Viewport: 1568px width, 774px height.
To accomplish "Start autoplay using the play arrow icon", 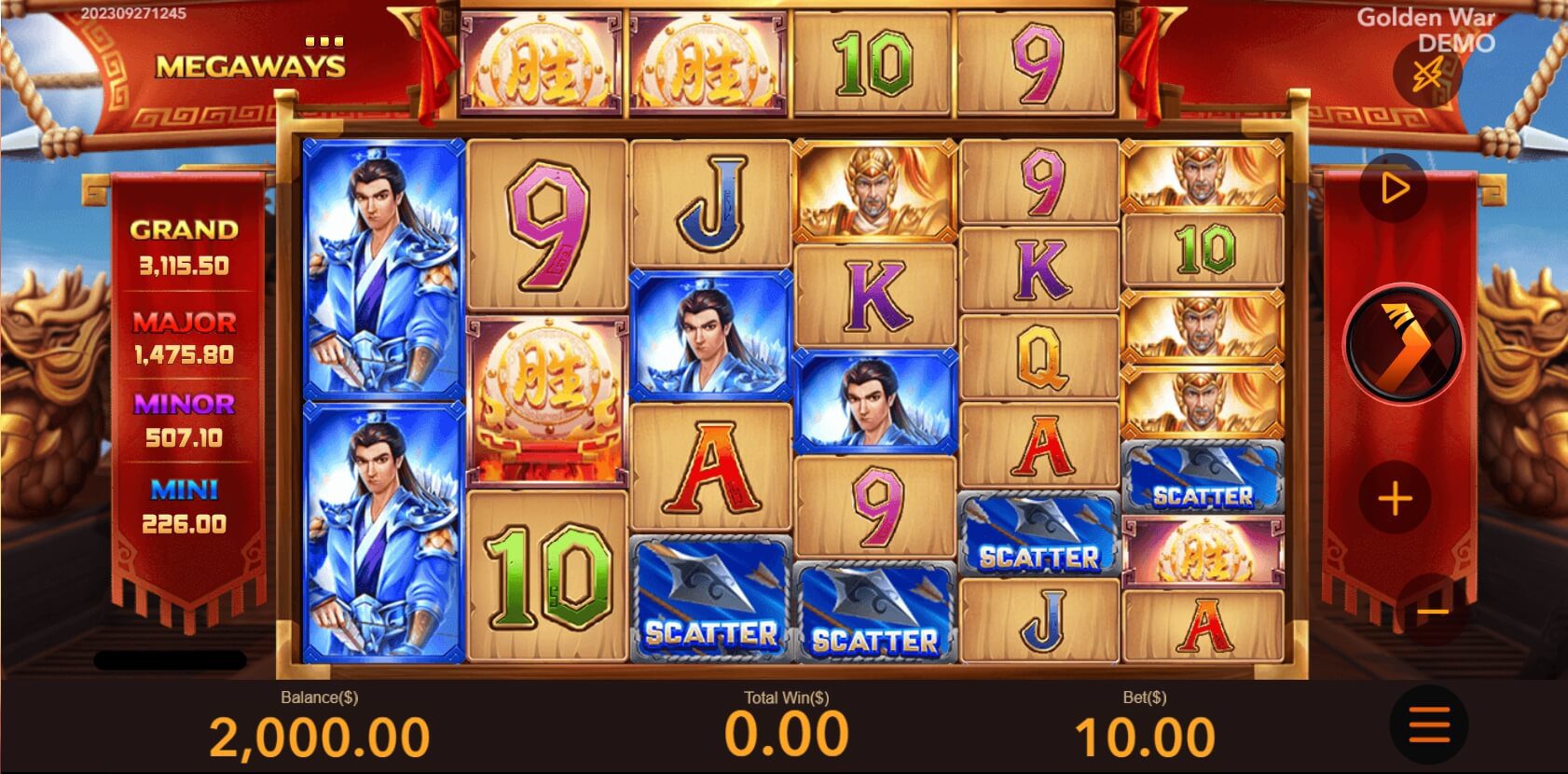I will pos(1393,186).
